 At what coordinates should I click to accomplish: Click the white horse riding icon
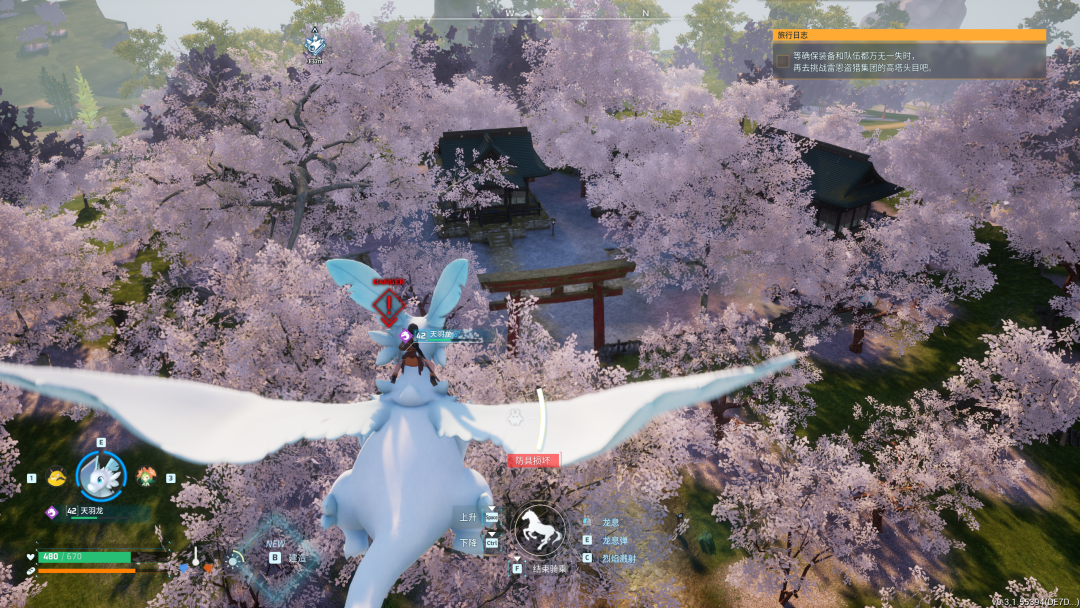click(x=539, y=531)
